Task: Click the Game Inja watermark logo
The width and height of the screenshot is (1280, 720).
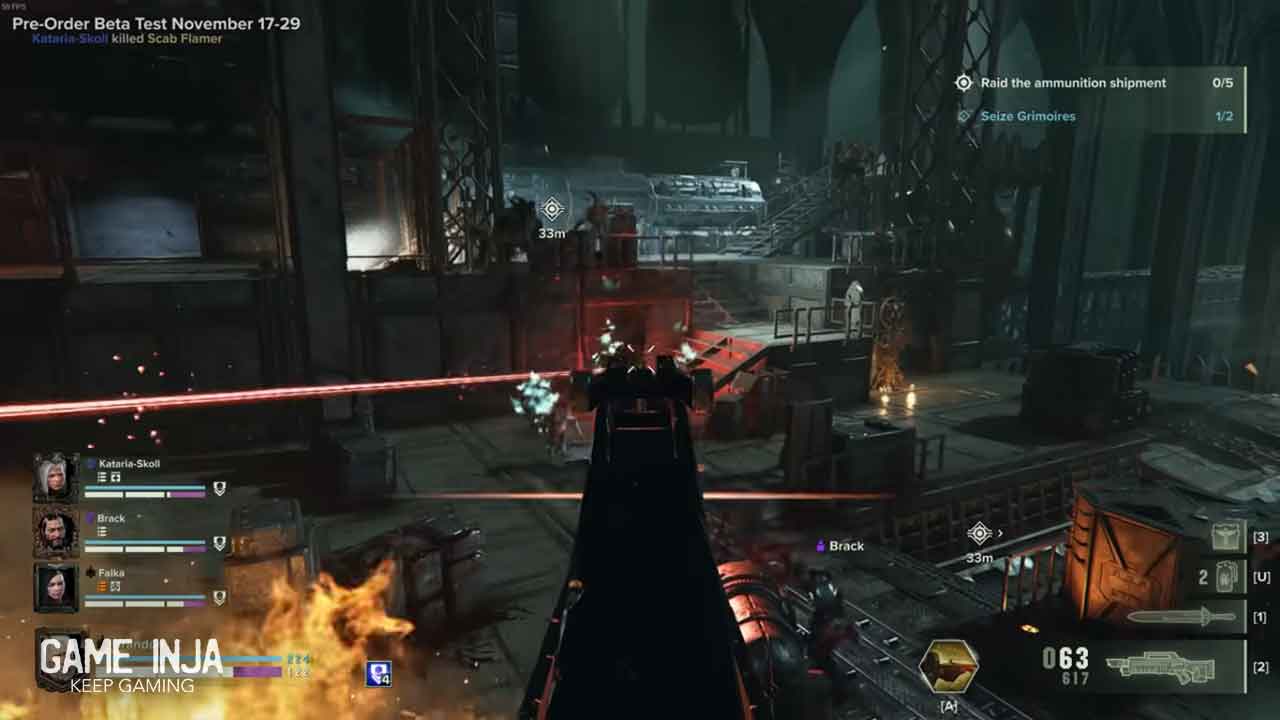Action: pyautogui.click(x=130, y=664)
